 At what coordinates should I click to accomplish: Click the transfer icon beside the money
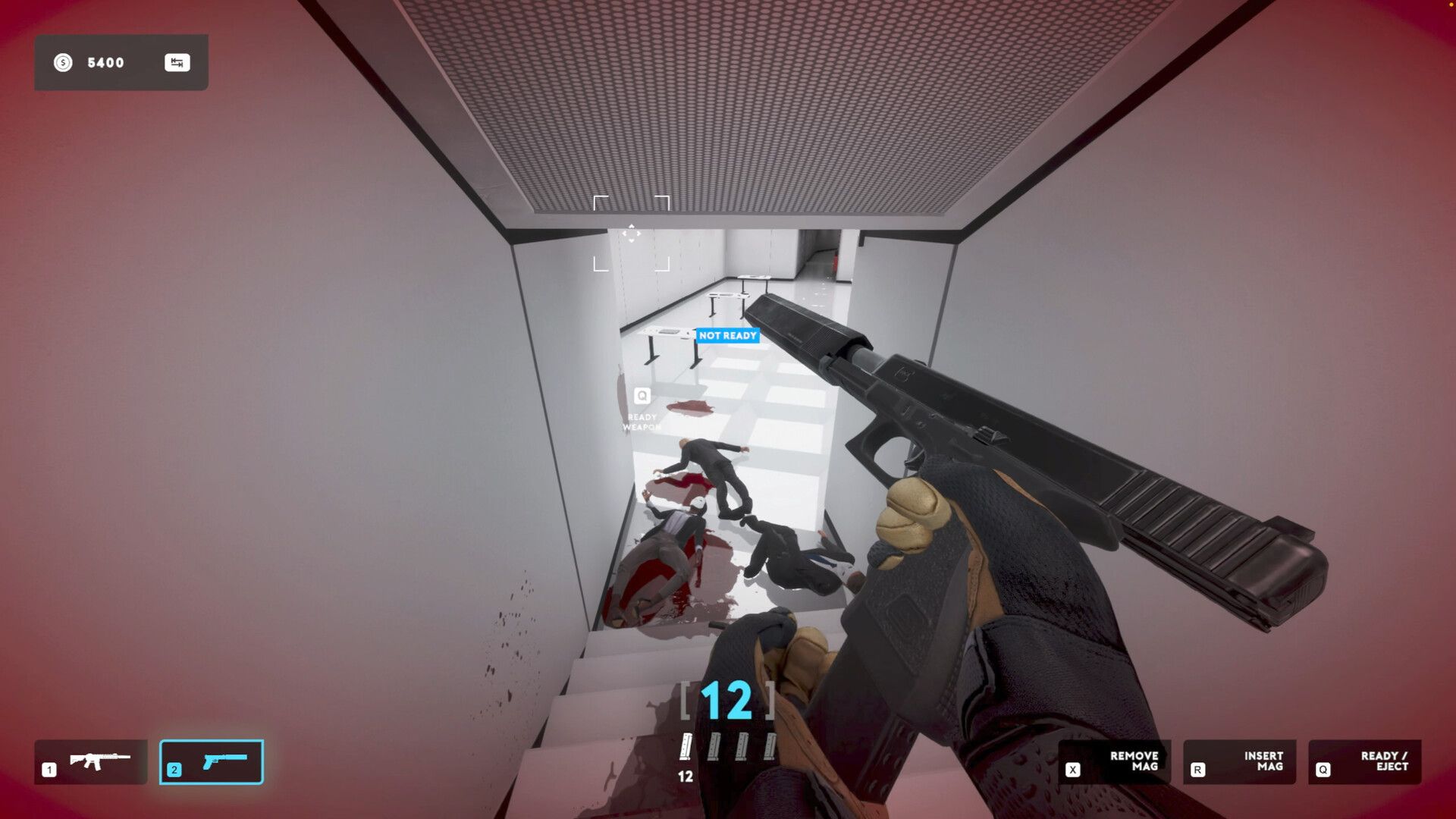point(177,63)
